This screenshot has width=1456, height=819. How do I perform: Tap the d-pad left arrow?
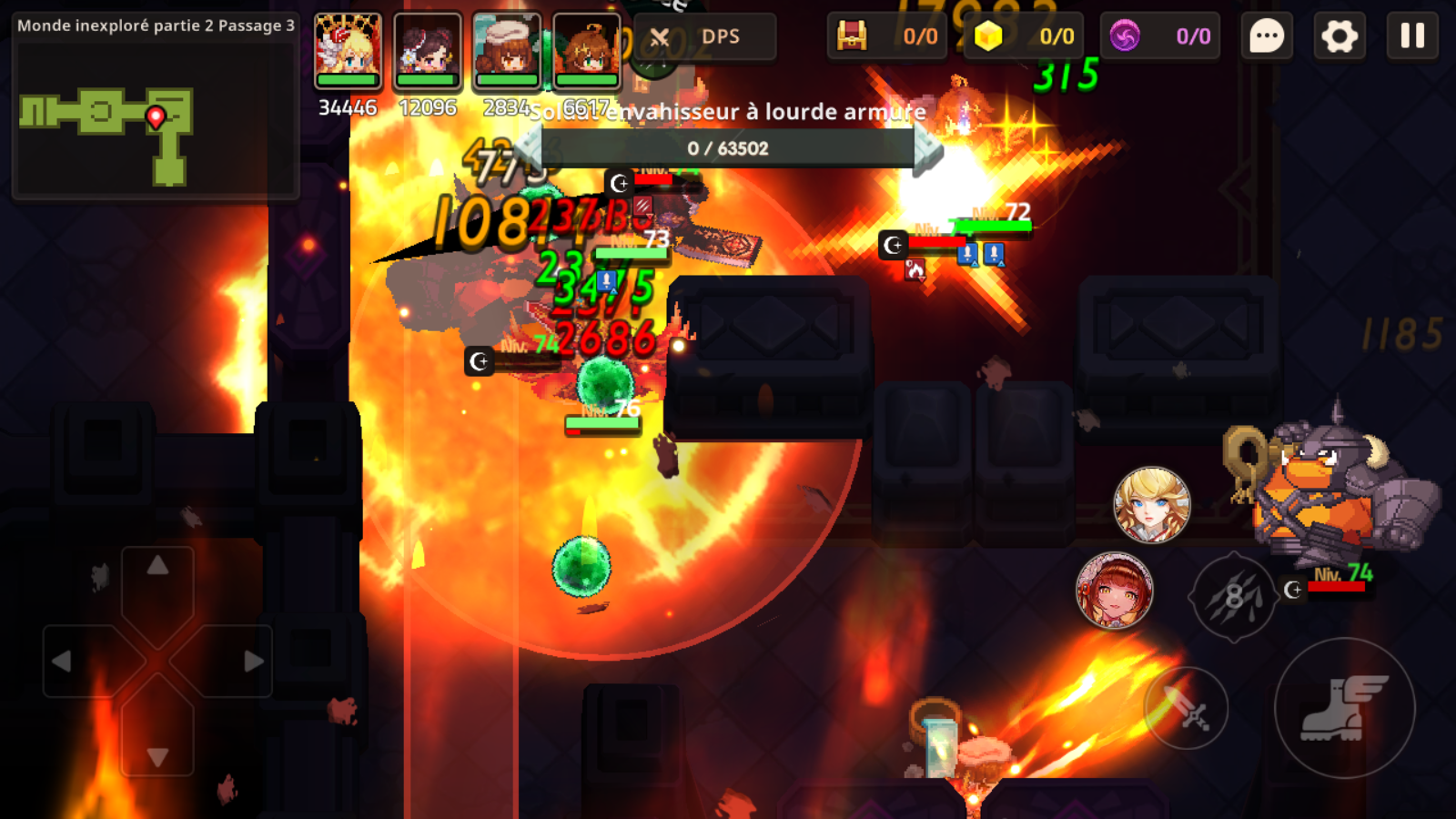(x=62, y=662)
